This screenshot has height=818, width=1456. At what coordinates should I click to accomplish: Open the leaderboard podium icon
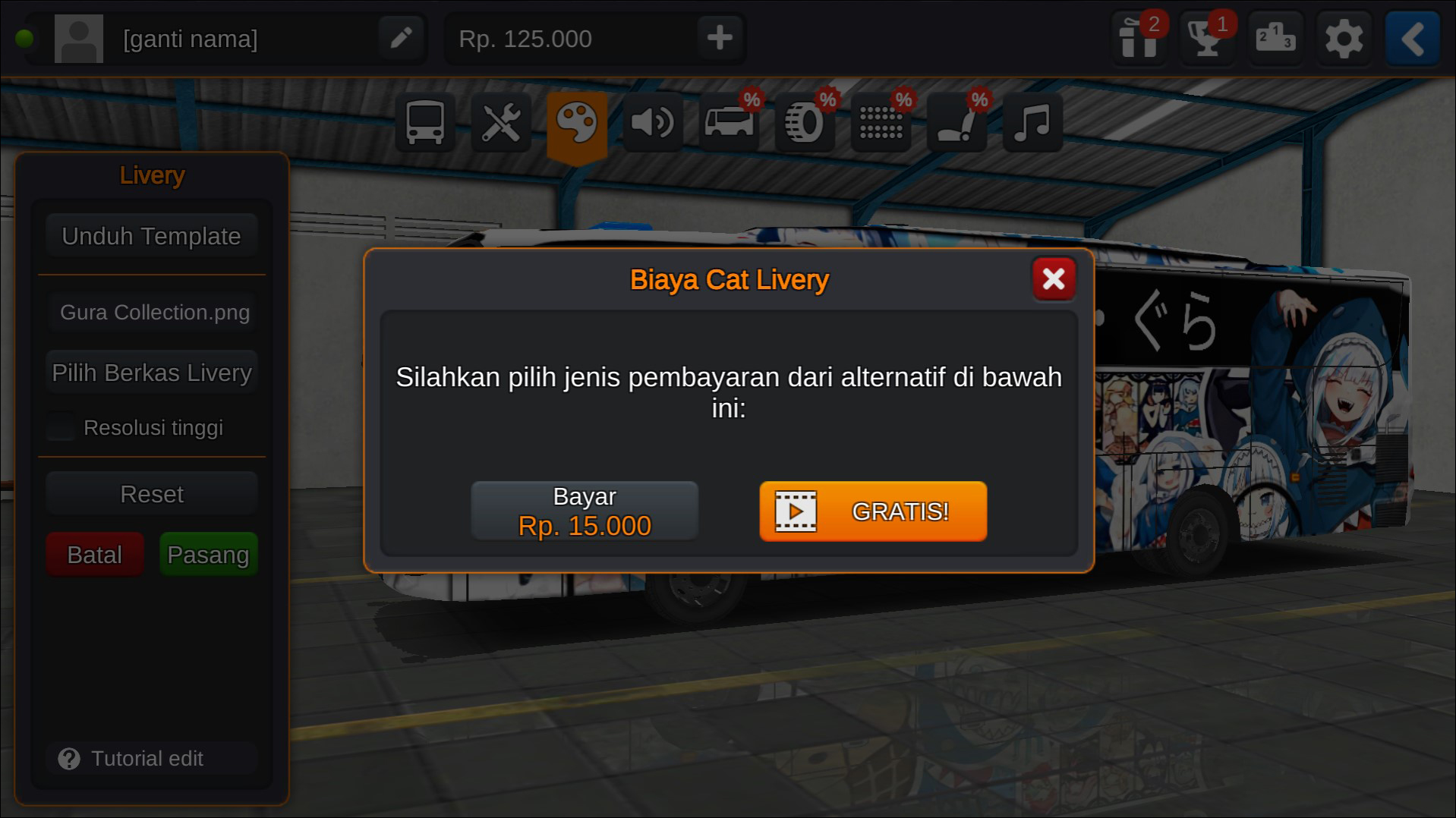1275,38
